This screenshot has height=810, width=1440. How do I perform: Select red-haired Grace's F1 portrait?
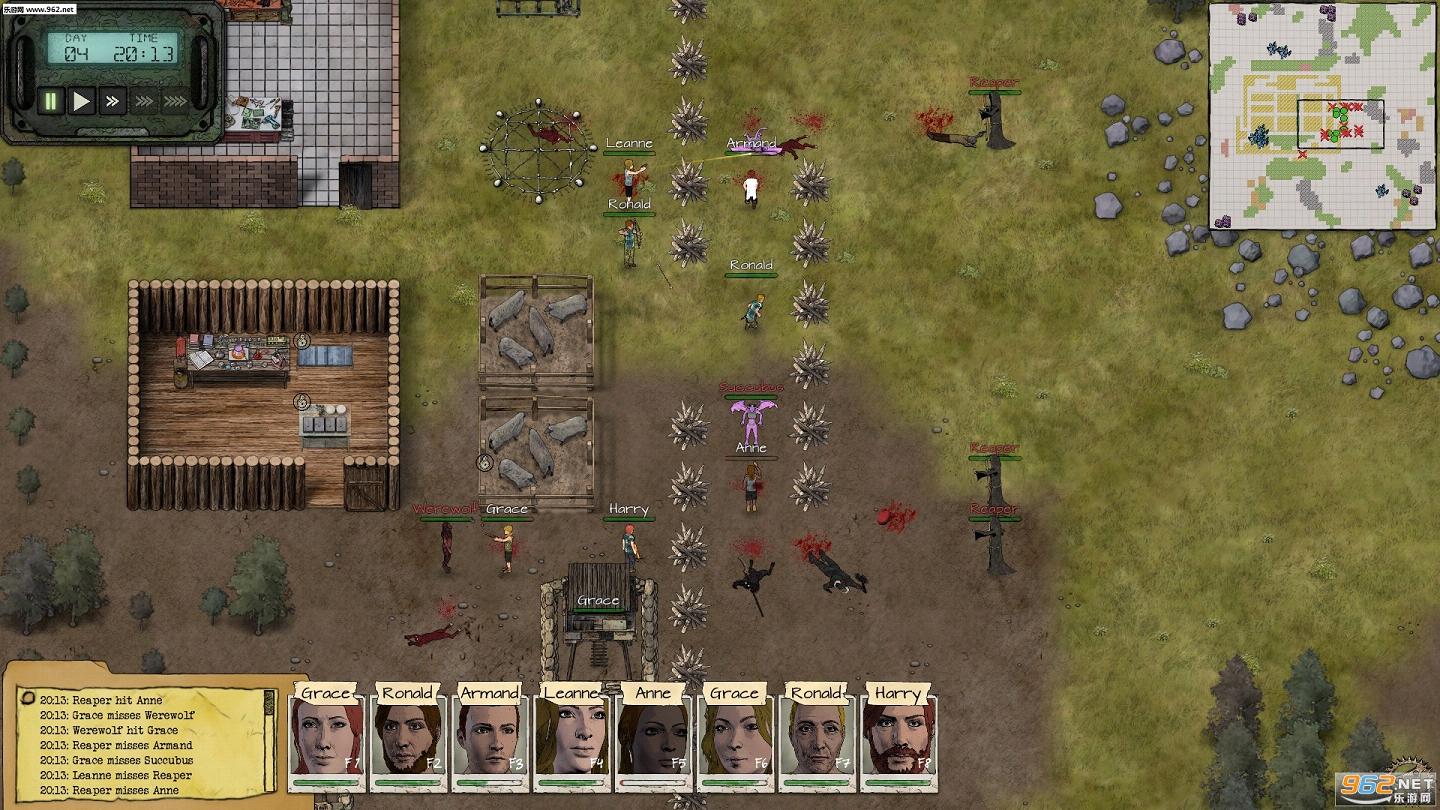tap(326, 741)
